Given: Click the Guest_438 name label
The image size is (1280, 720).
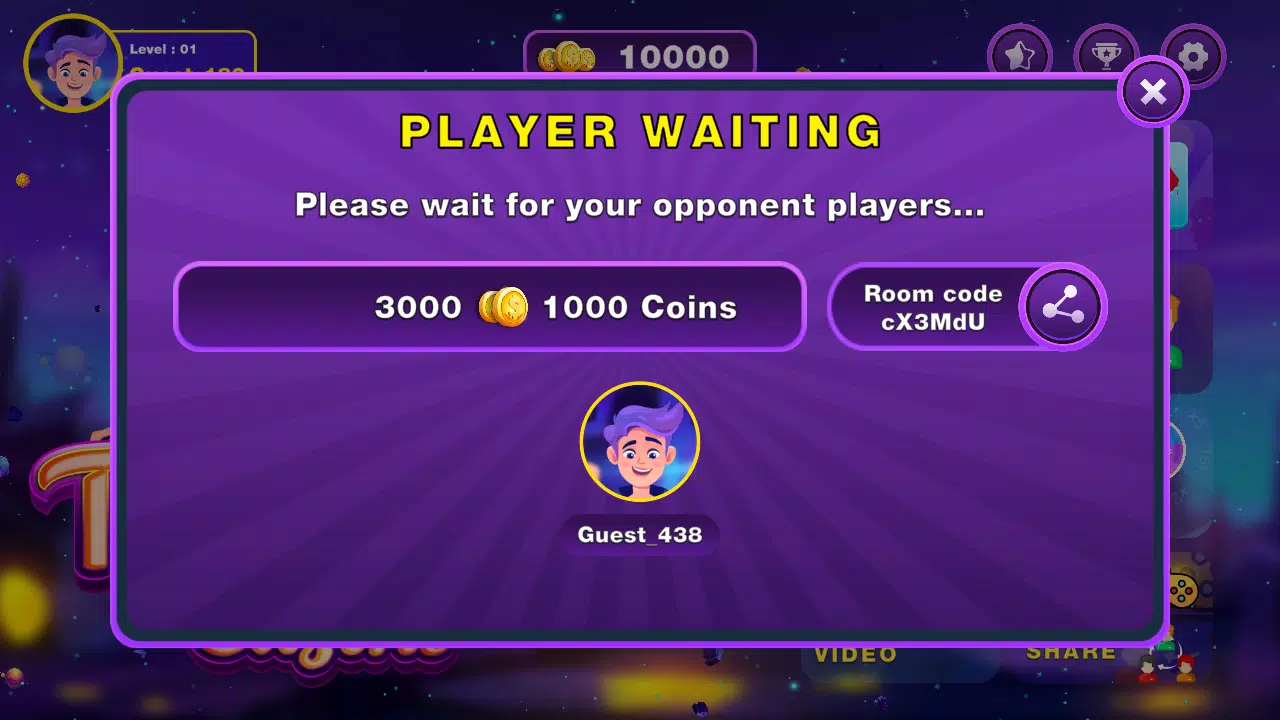Looking at the screenshot, I should (x=639, y=535).
